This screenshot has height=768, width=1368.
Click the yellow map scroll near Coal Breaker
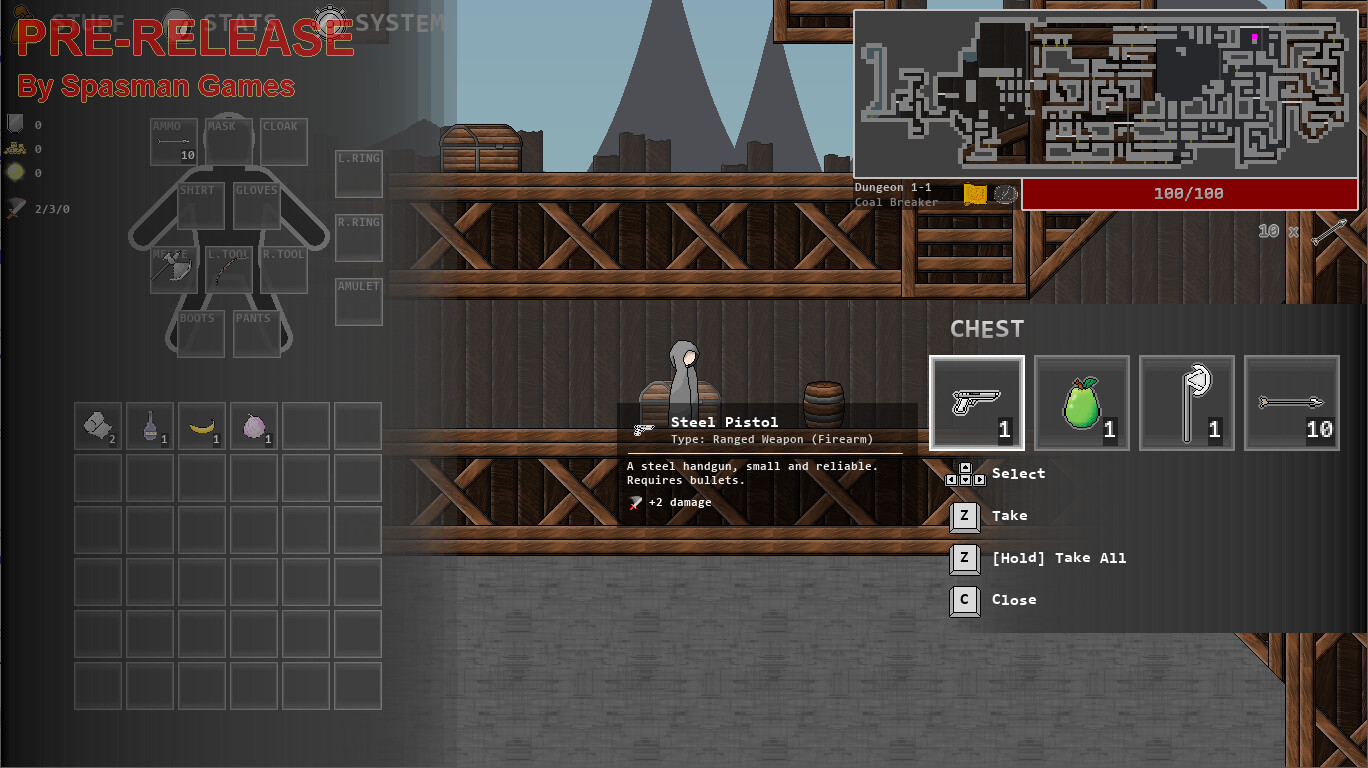pyautogui.click(x=975, y=194)
